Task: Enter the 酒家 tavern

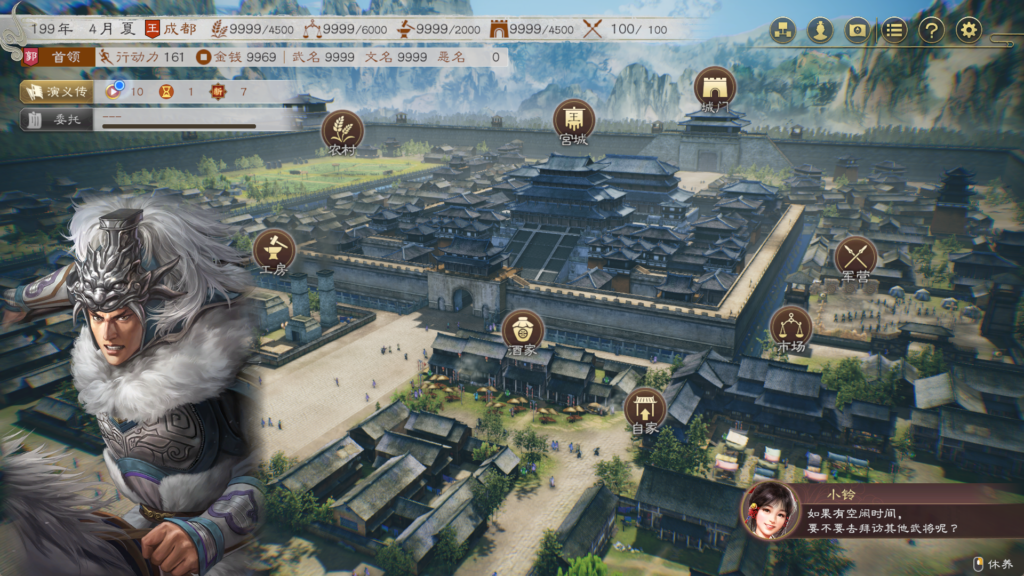Action: point(523,330)
